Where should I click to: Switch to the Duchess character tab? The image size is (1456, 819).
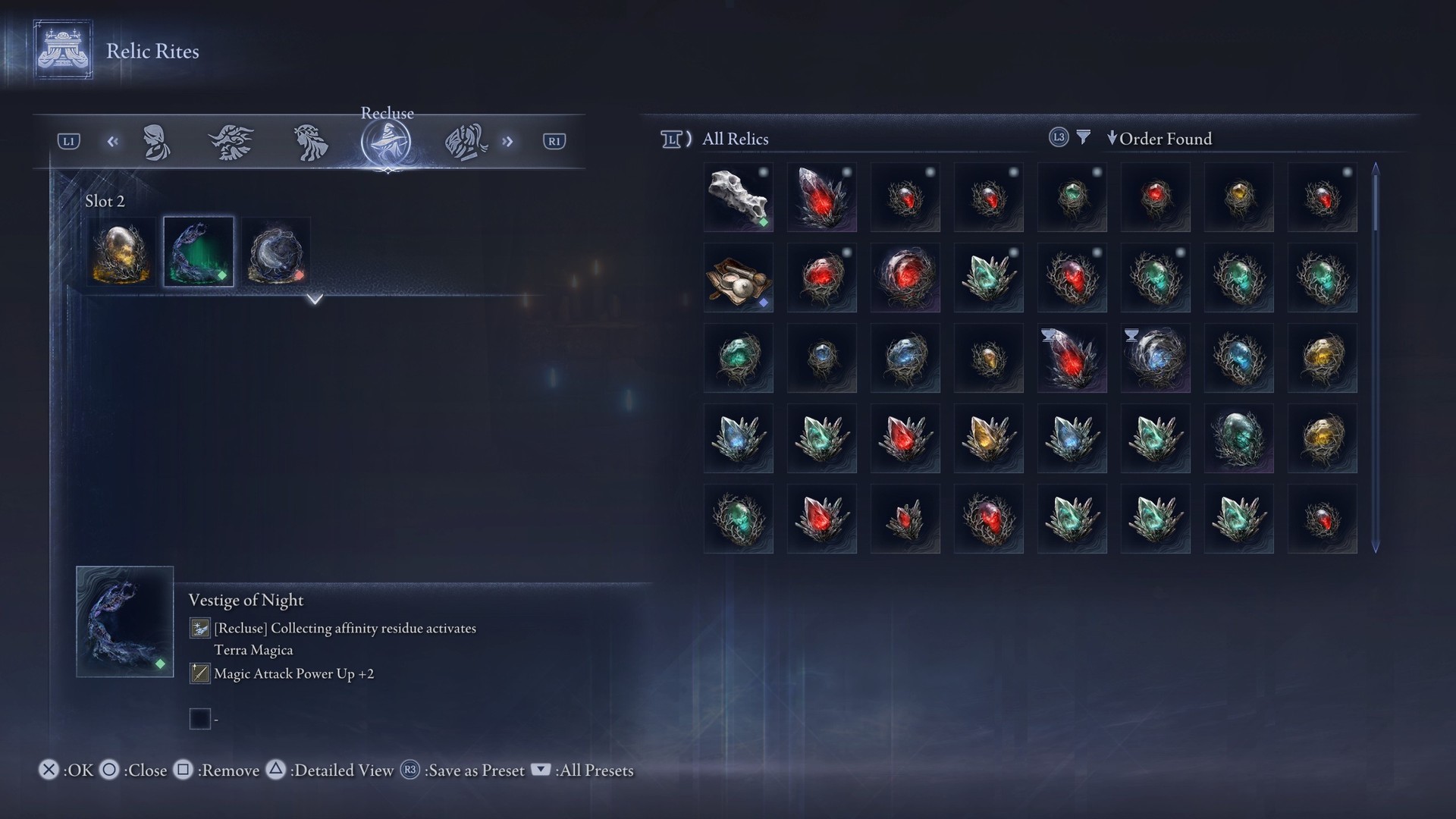point(157,143)
